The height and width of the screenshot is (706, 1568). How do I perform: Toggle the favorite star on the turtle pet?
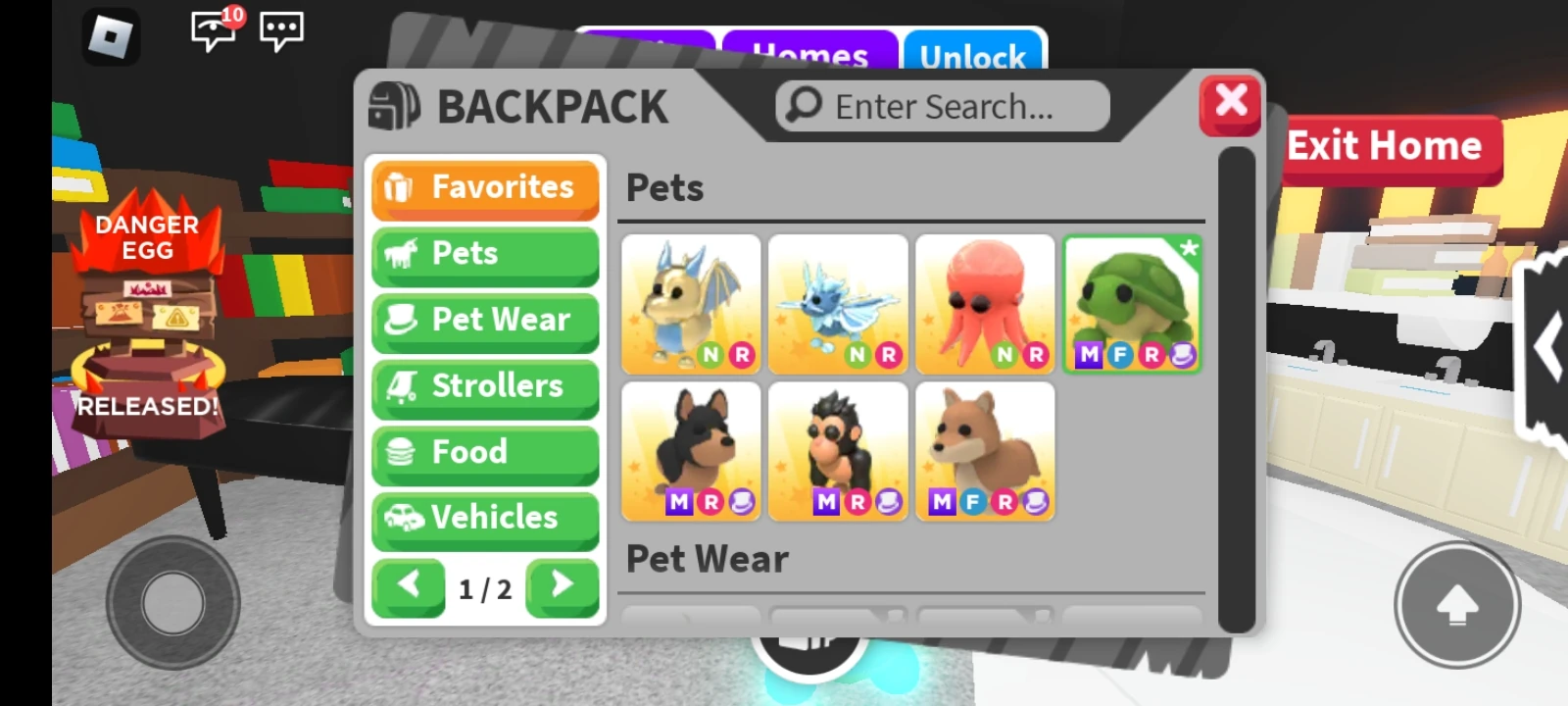click(x=1189, y=248)
